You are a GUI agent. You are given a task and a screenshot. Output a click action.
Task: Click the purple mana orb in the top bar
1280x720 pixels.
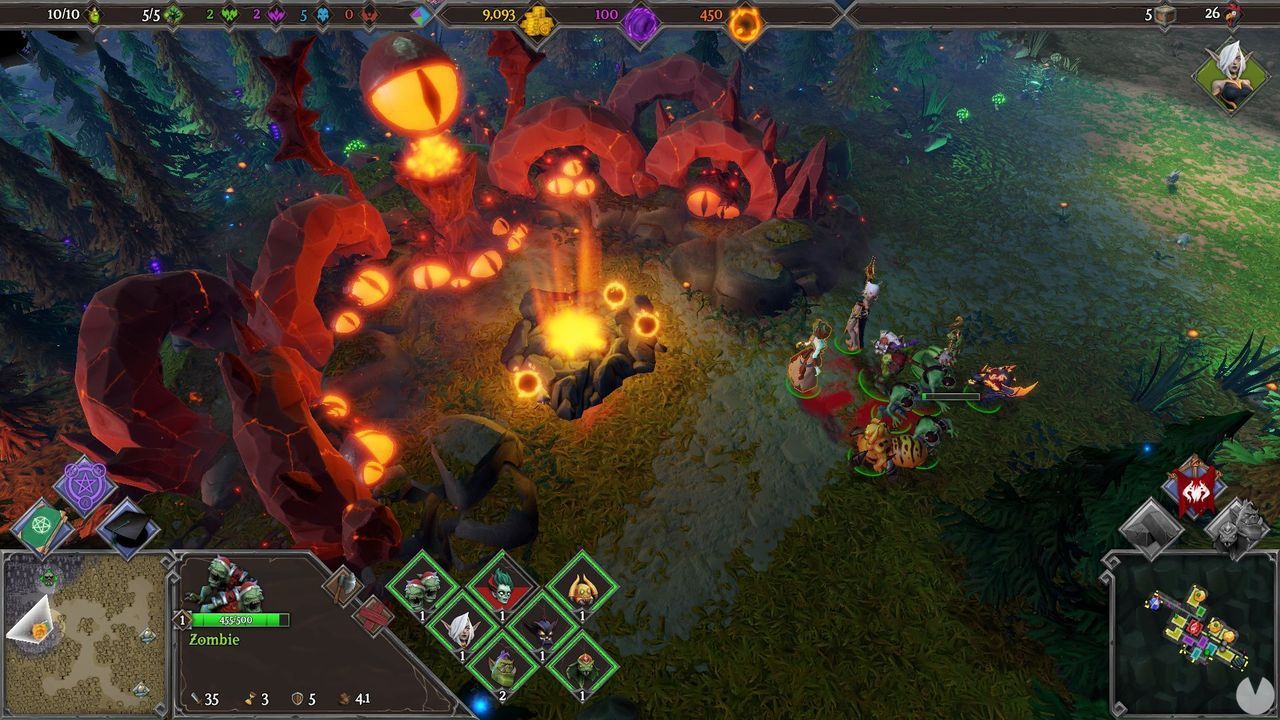641,17
